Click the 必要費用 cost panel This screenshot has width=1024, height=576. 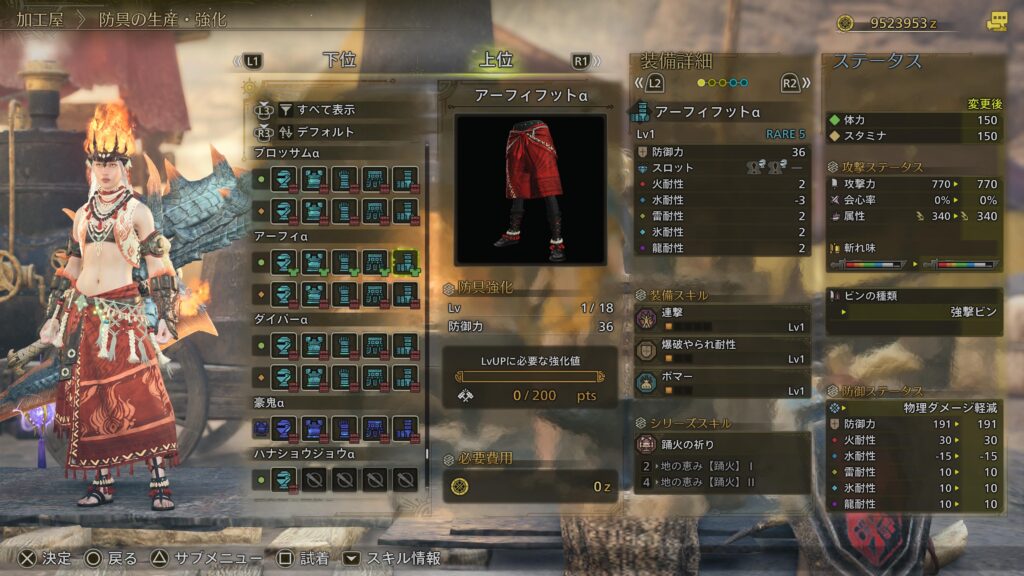click(530, 486)
